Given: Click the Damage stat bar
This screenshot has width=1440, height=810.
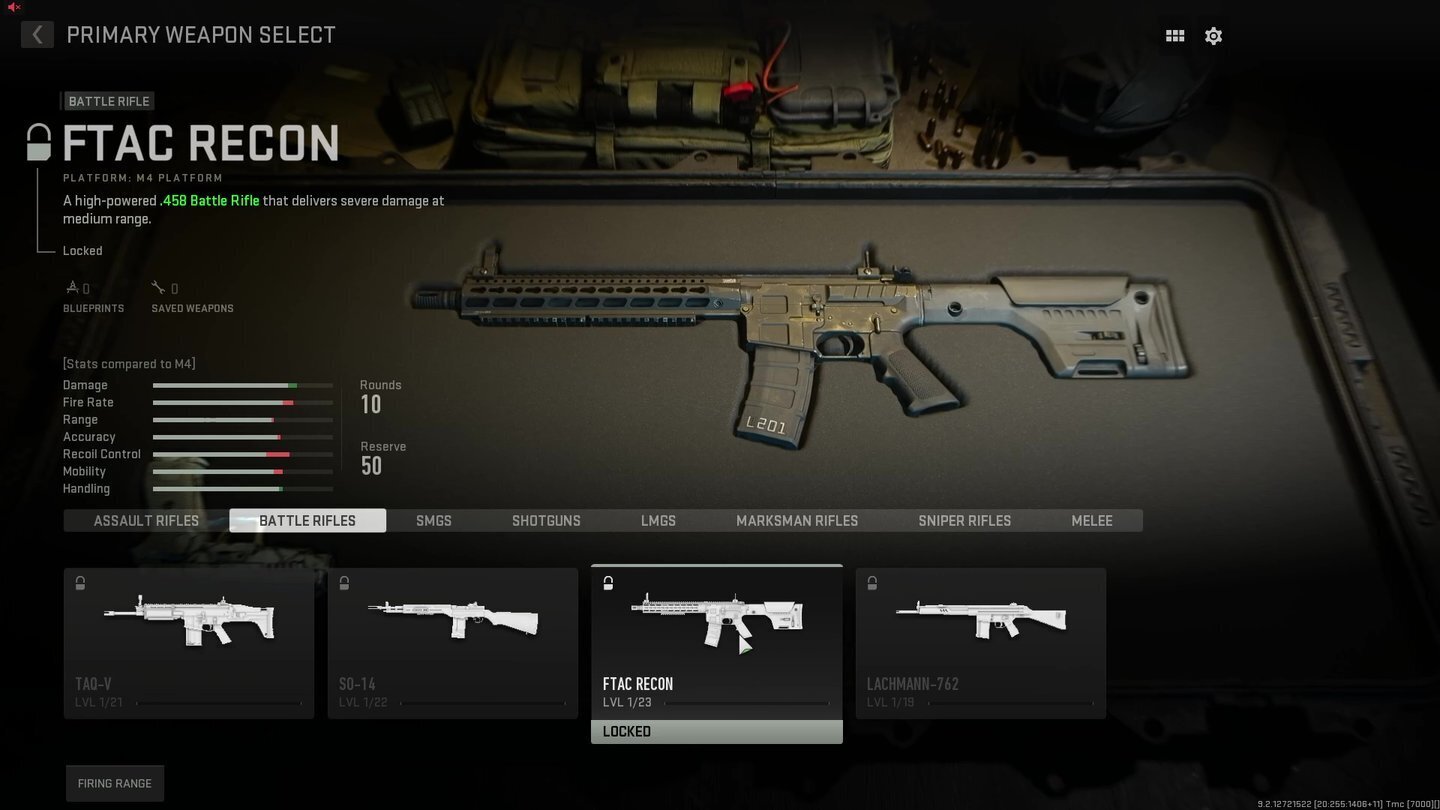Looking at the screenshot, I should click(x=242, y=385).
